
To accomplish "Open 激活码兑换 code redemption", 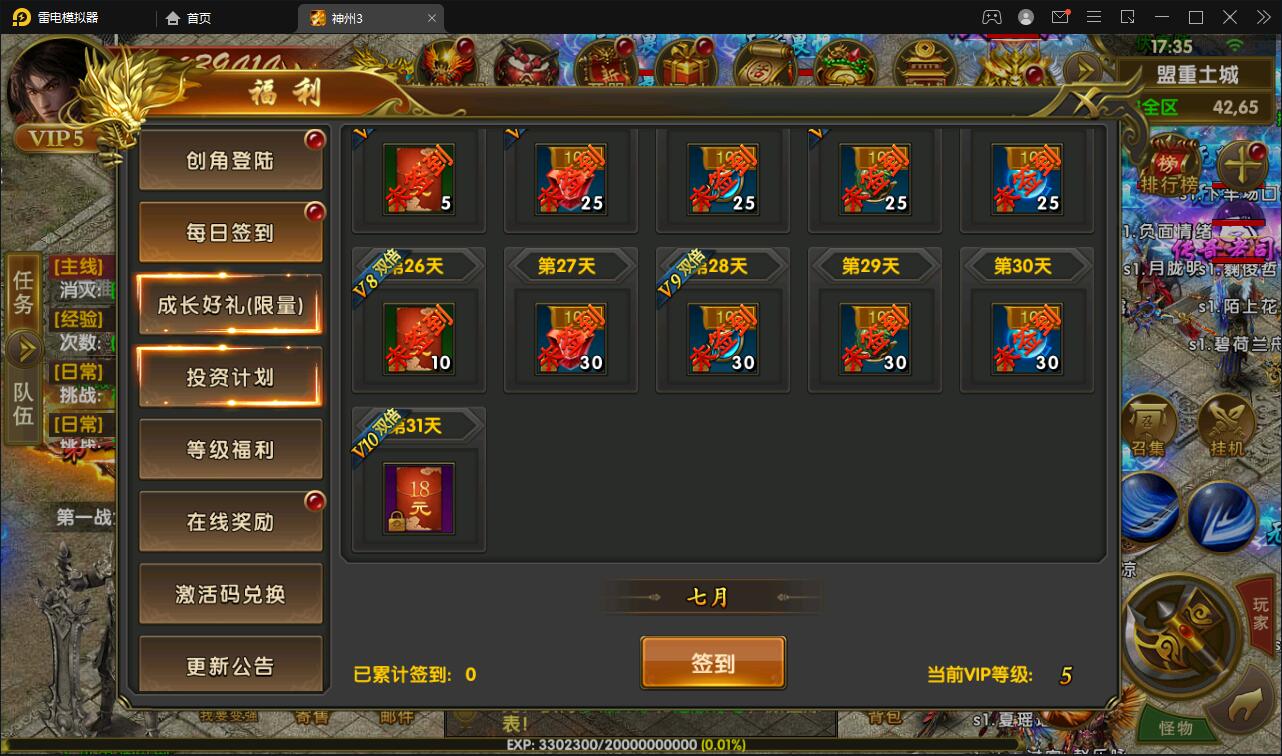I will [x=231, y=592].
